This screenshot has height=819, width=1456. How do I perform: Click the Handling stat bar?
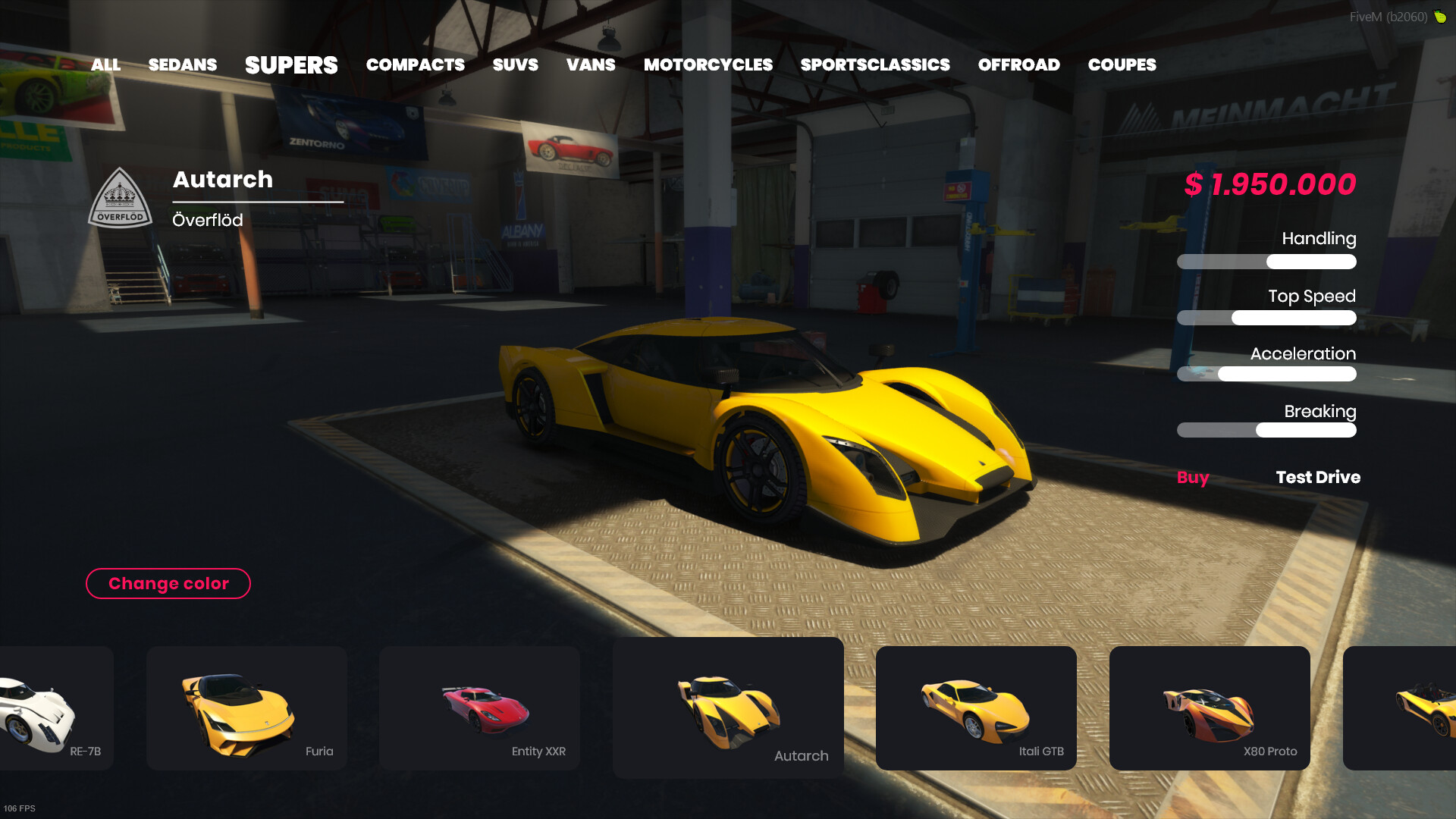click(x=1266, y=261)
